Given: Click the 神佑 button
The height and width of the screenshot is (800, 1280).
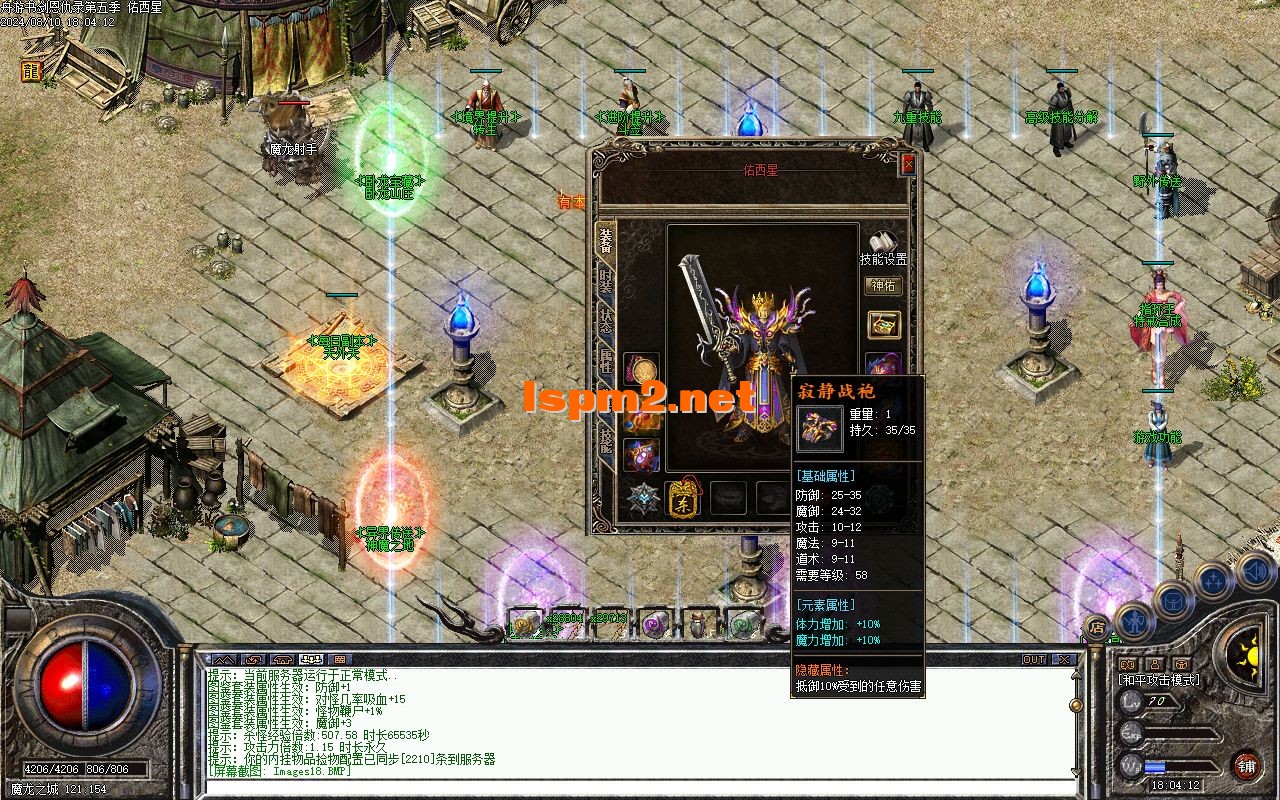Looking at the screenshot, I should point(883,286).
